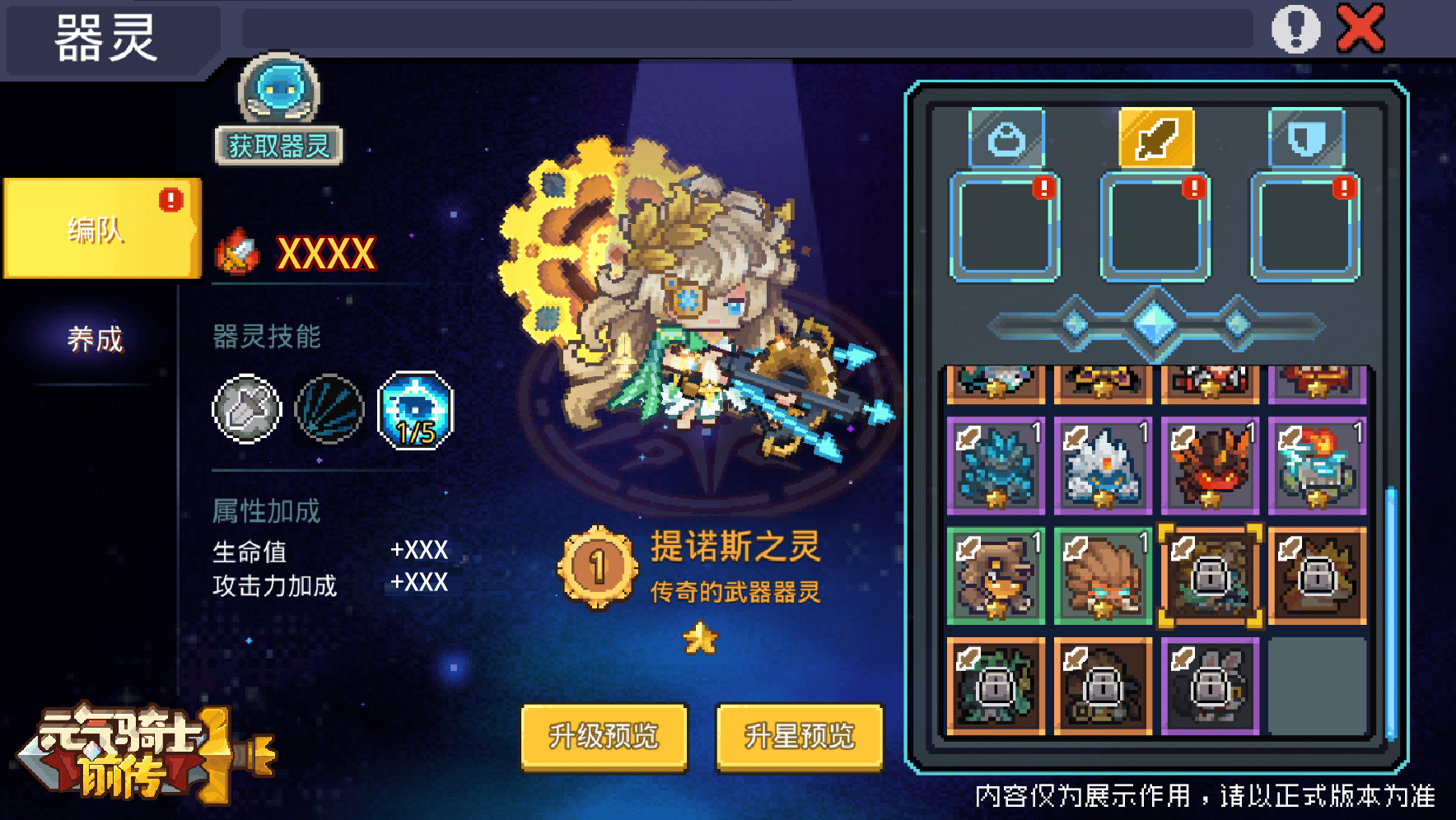Click the flame power rating icon

tap(239, 251)
